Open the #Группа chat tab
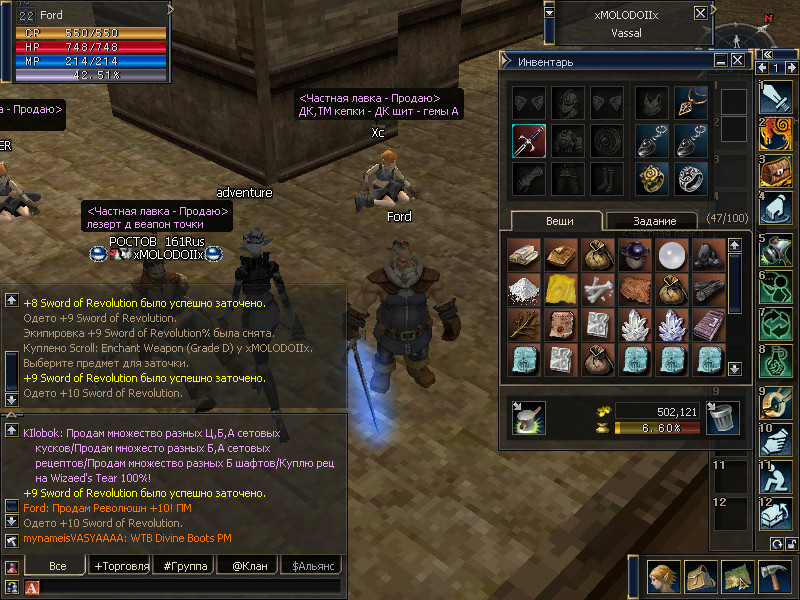This screenshot has width=800, height=600. (185, 566)
